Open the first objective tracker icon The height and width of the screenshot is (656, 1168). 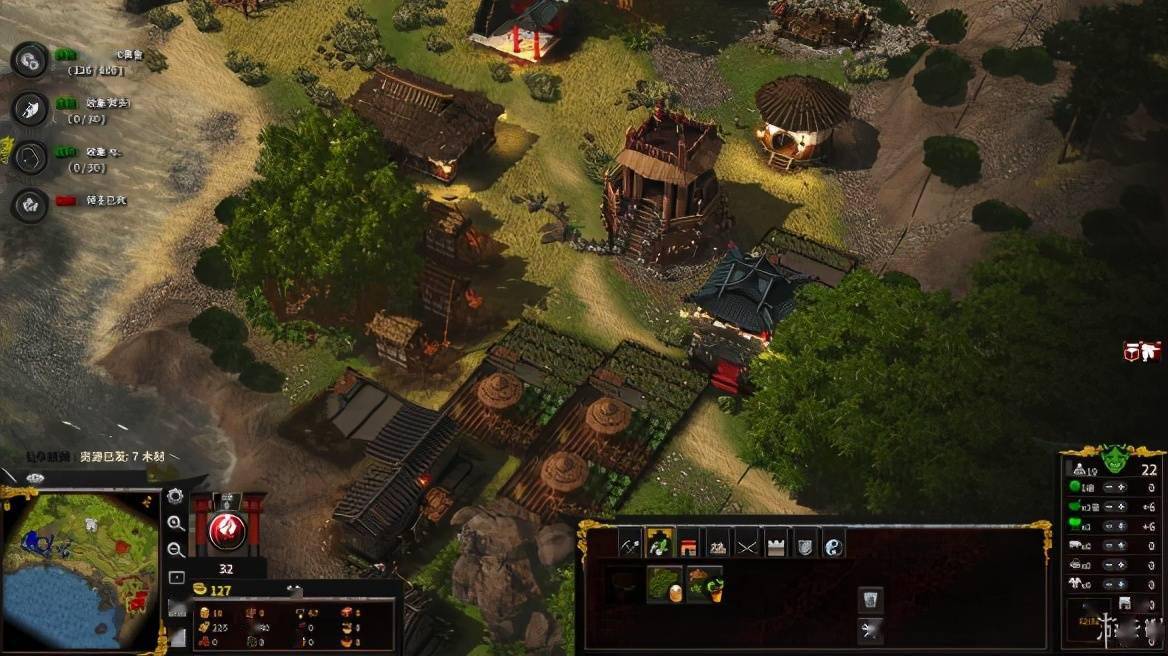30,59
